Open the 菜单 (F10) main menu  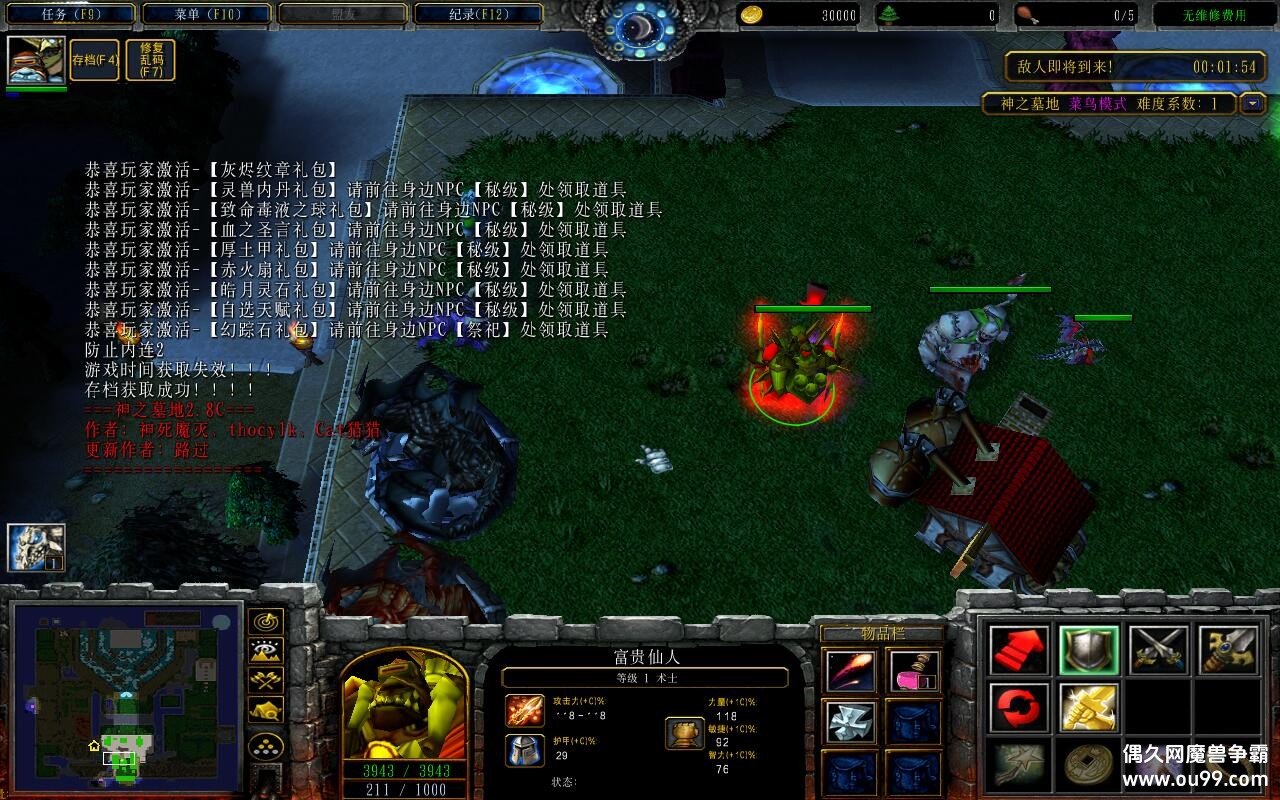coord(207,15)
